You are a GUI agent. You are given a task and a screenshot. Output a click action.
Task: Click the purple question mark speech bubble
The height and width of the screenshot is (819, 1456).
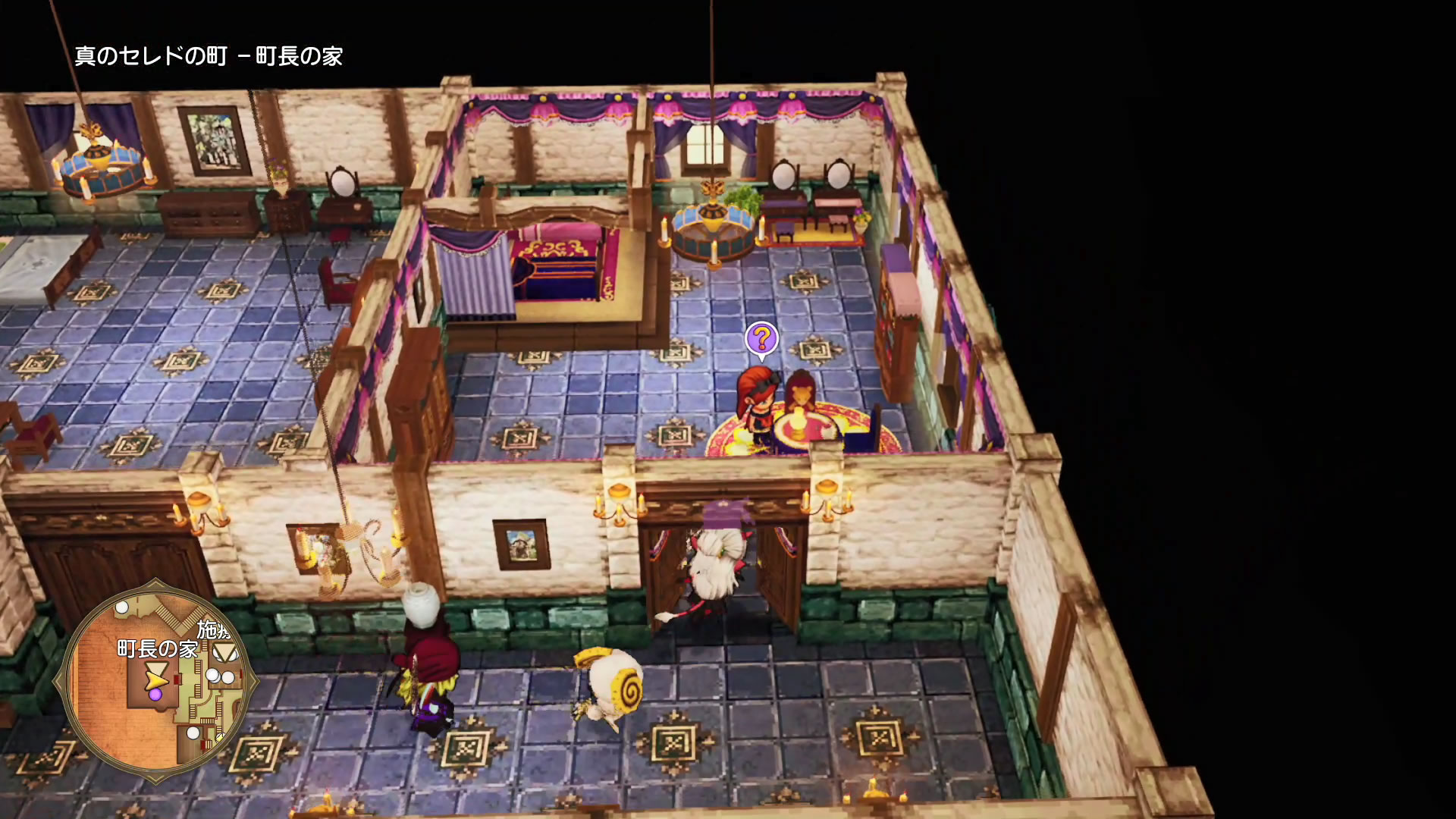[x=761, y=339]
